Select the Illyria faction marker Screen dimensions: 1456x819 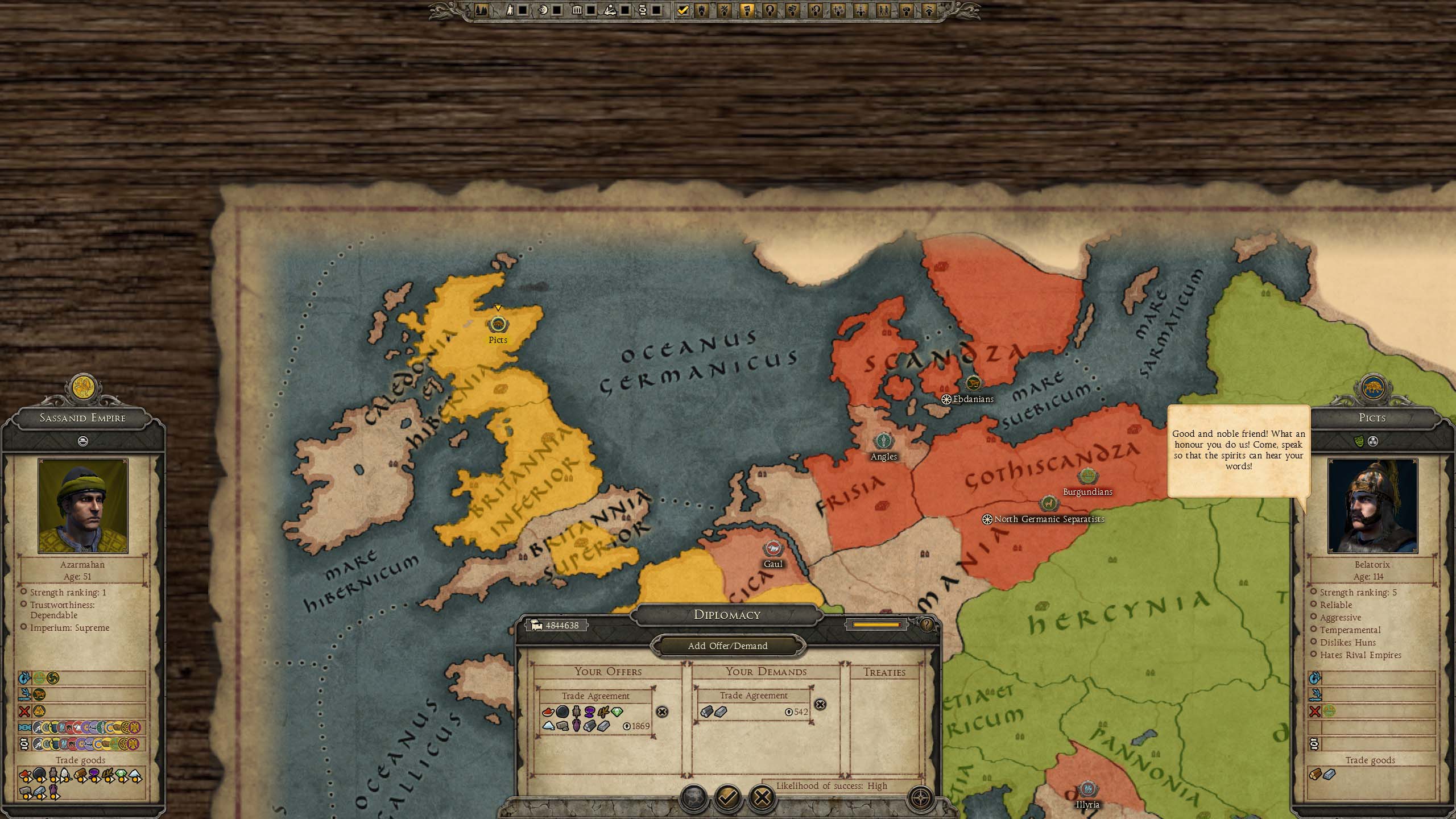click(x=1087, y=789)
